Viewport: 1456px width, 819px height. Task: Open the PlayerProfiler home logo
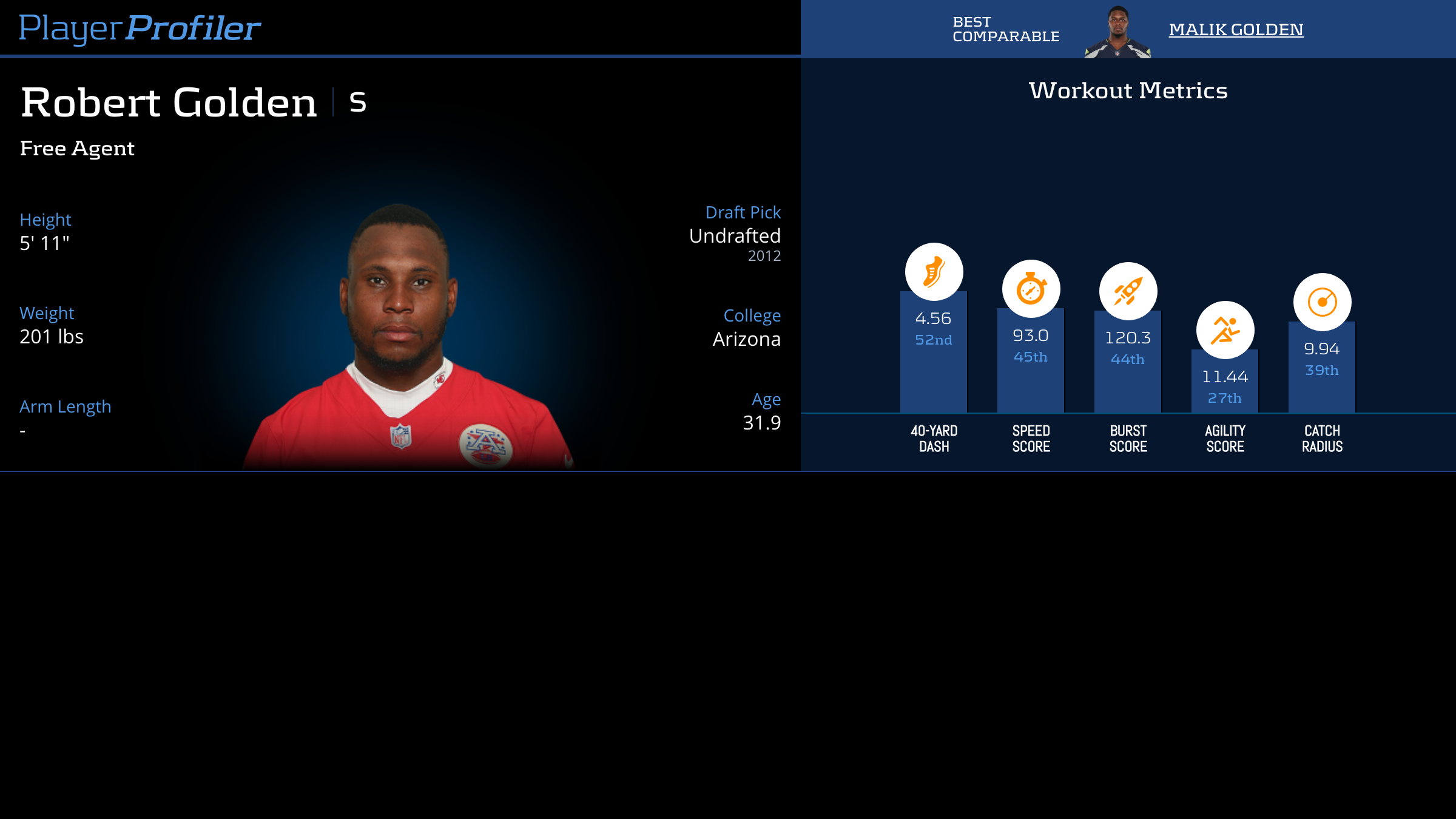140,29
